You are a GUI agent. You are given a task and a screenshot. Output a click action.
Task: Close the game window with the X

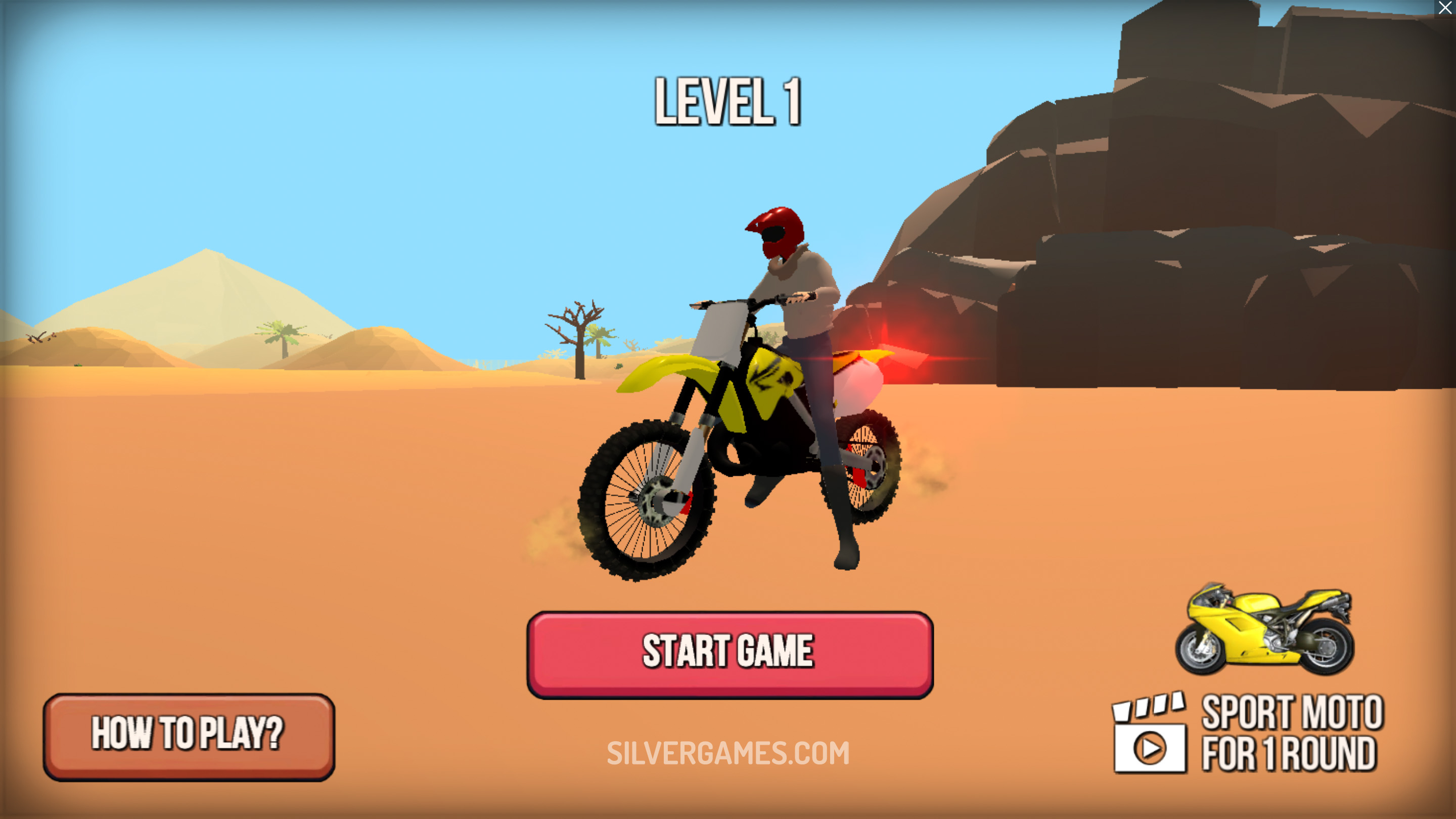pyautogui.click(x=1445, y=9)
